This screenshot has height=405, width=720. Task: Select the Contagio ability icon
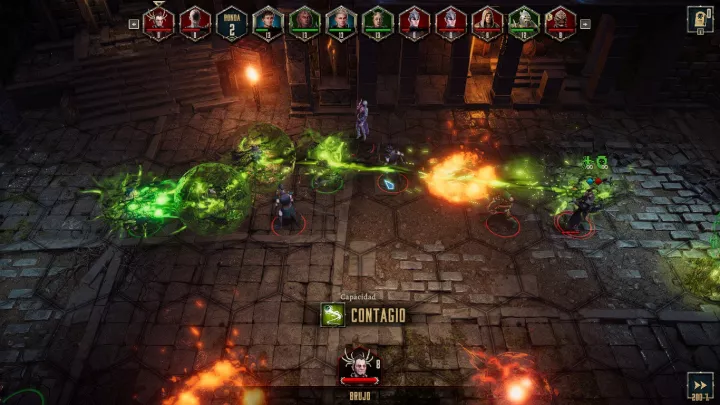(332, 315)
